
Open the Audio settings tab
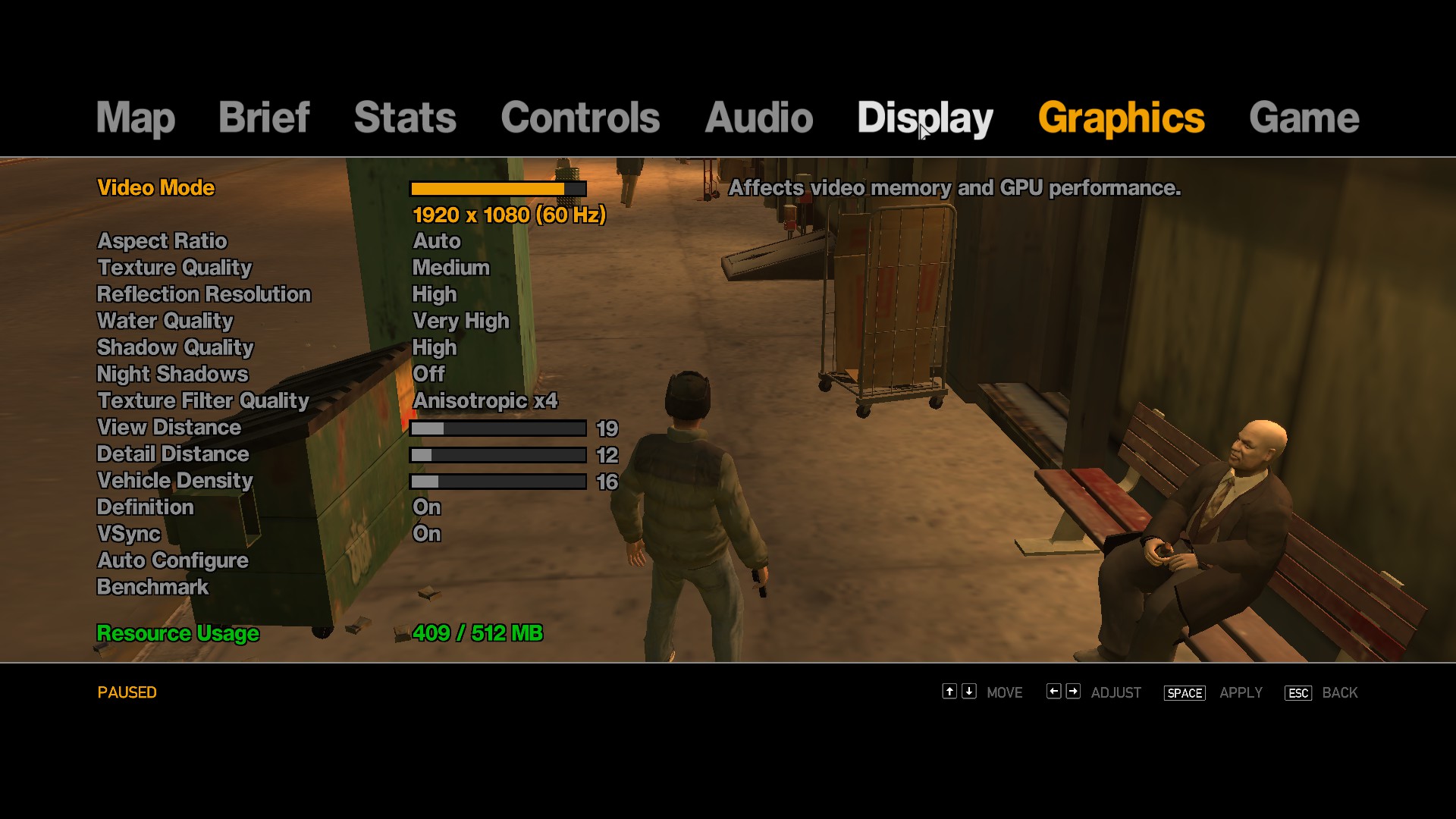point(758,118)
